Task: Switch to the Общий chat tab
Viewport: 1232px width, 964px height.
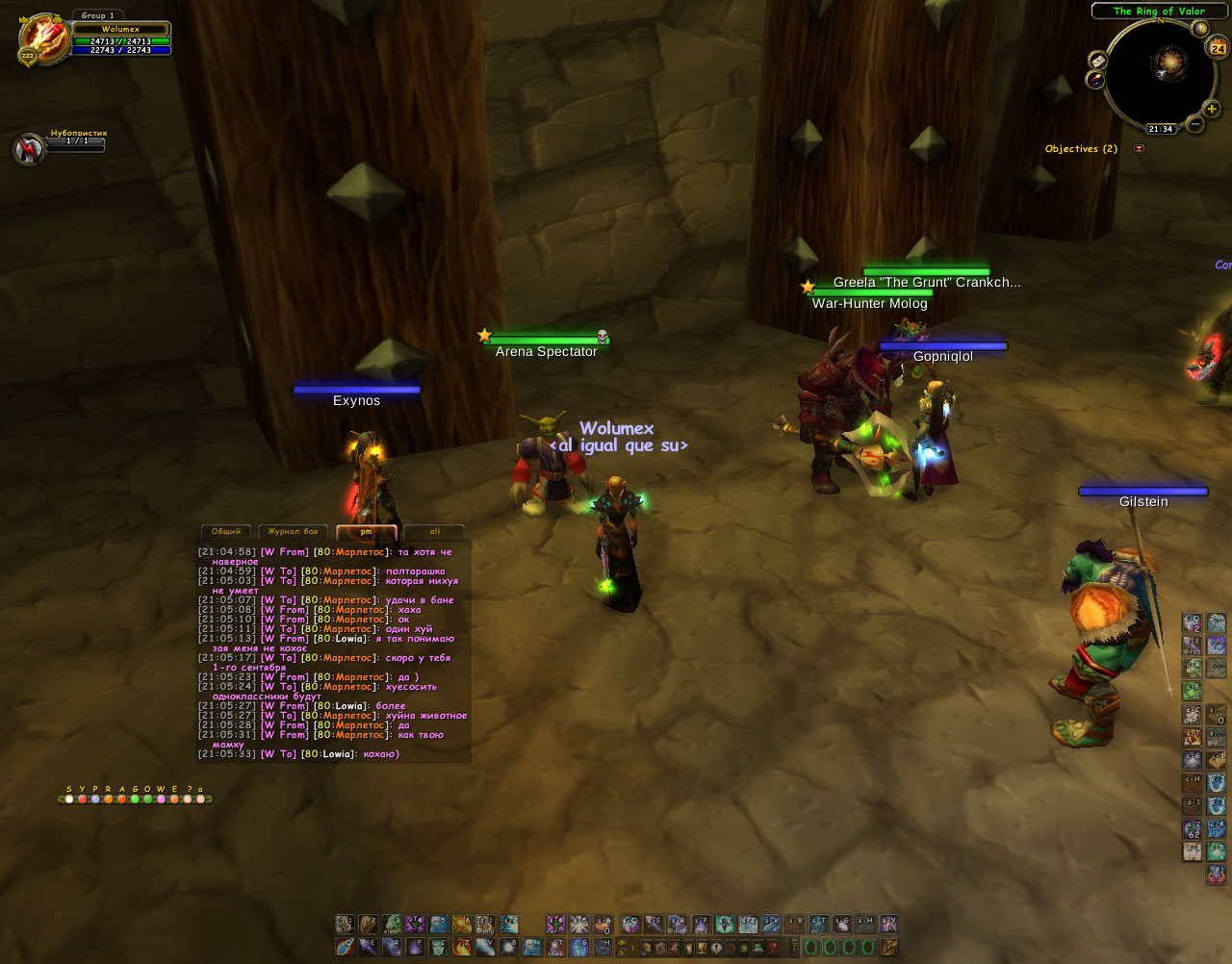Action: (x=226, y=532)
